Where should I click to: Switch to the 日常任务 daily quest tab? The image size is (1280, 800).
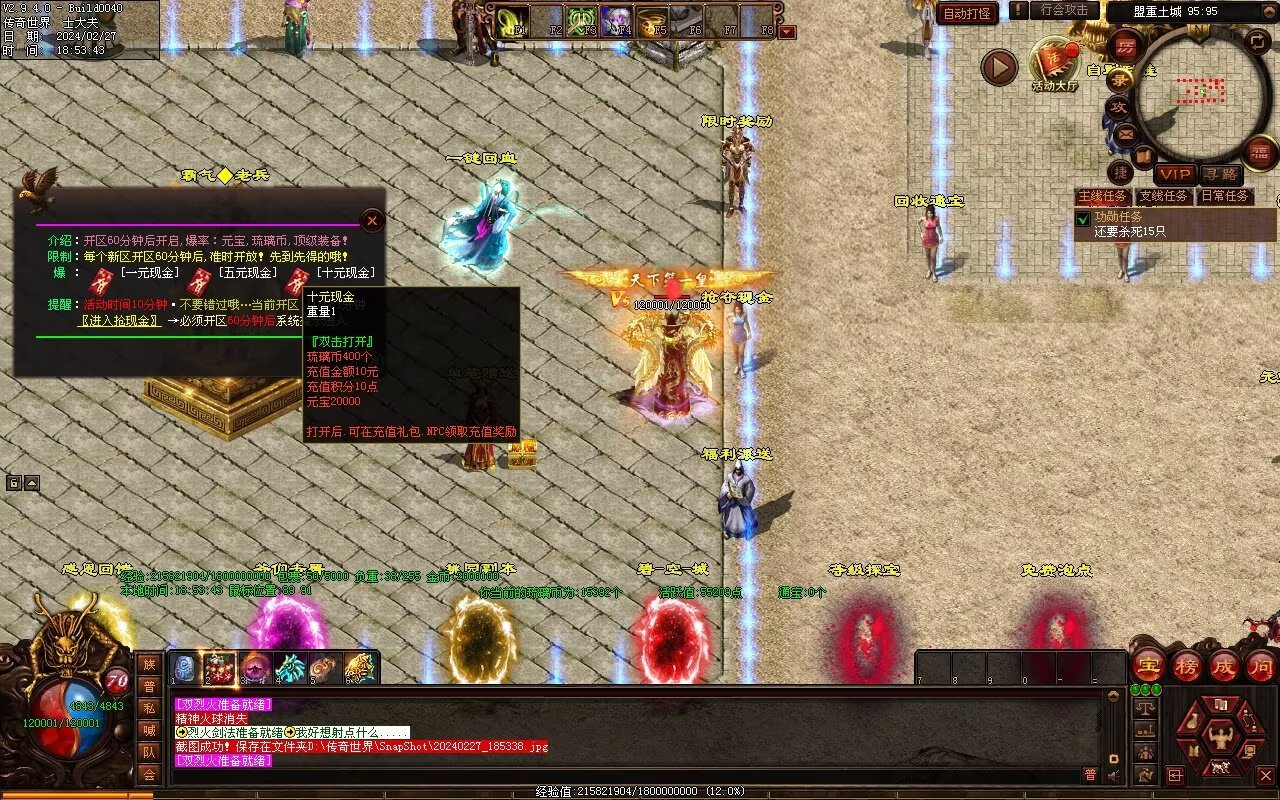click(x=1225, y=196)
